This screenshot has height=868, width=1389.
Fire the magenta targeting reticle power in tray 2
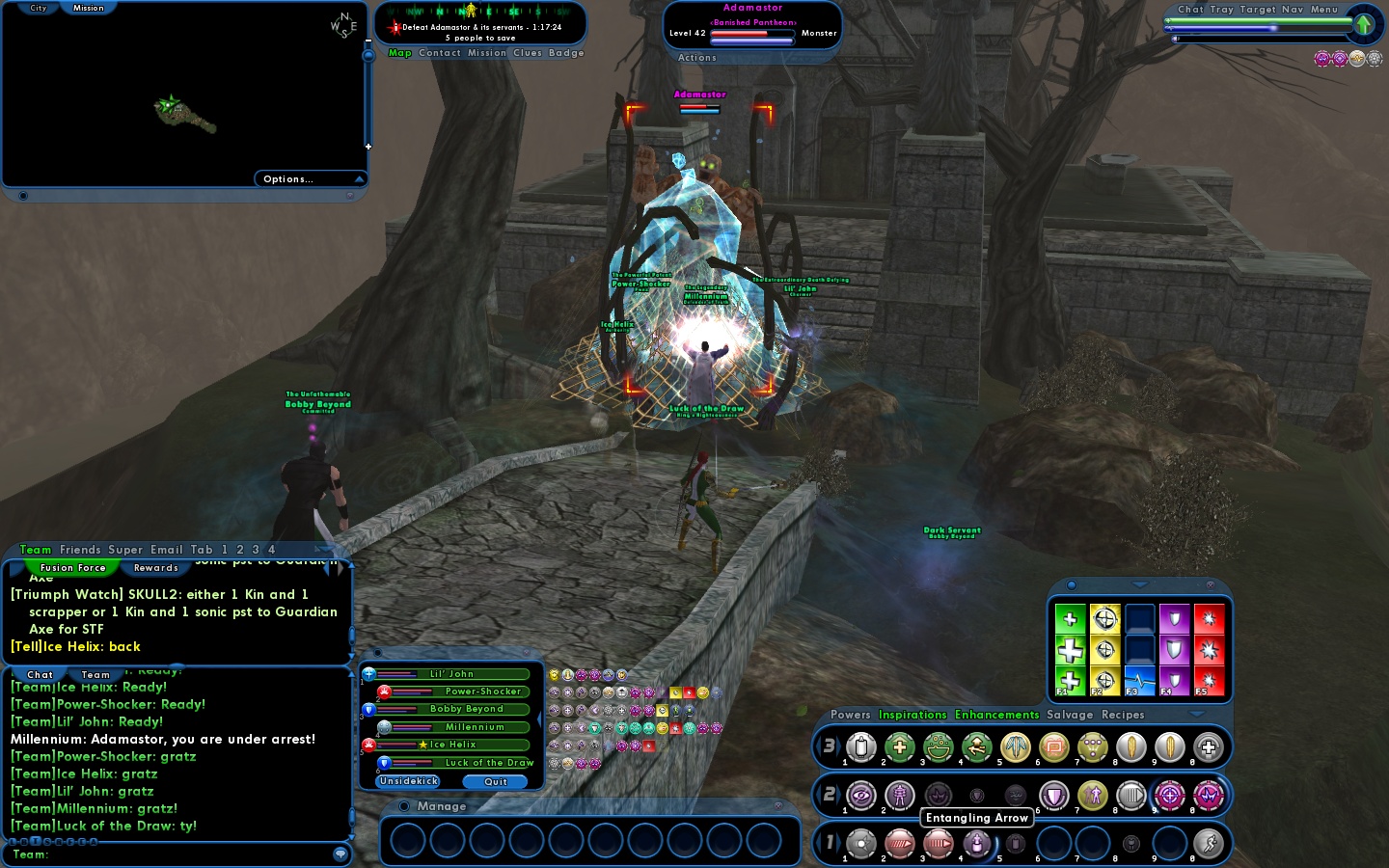pos(1170,796)
